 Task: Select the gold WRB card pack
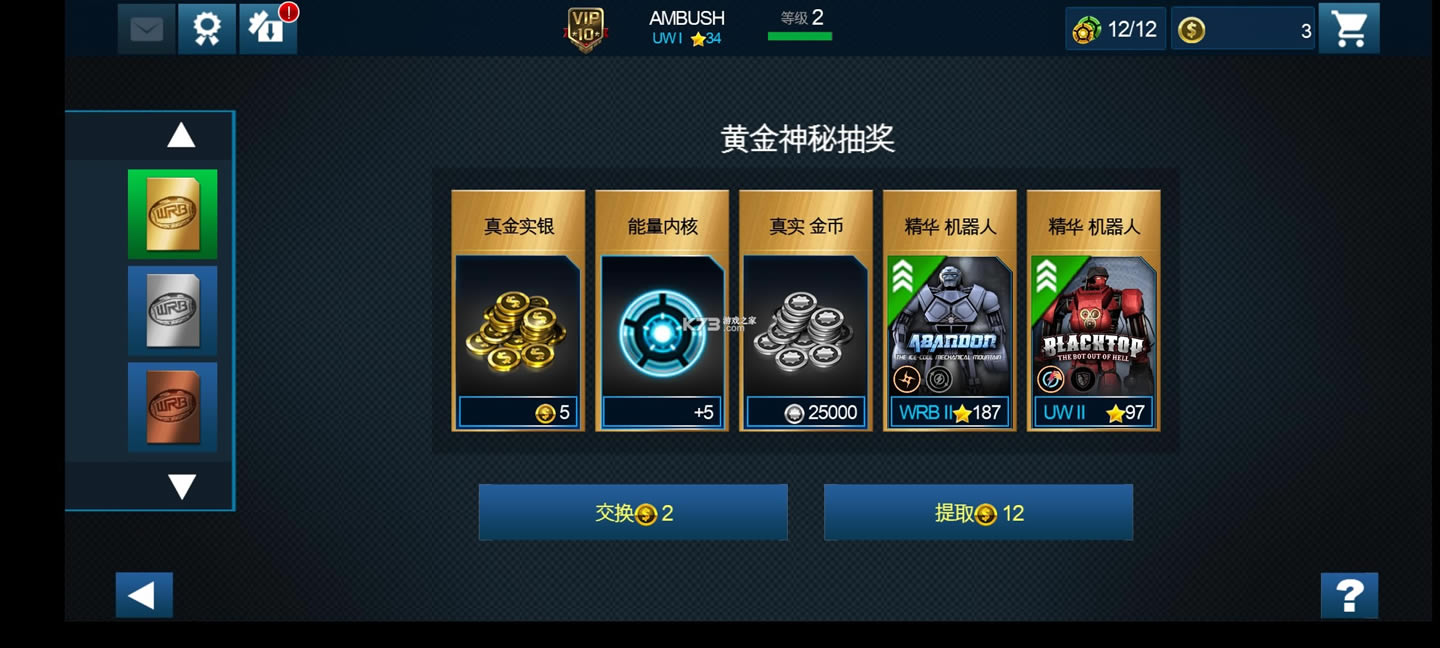(x=172, y=214)
